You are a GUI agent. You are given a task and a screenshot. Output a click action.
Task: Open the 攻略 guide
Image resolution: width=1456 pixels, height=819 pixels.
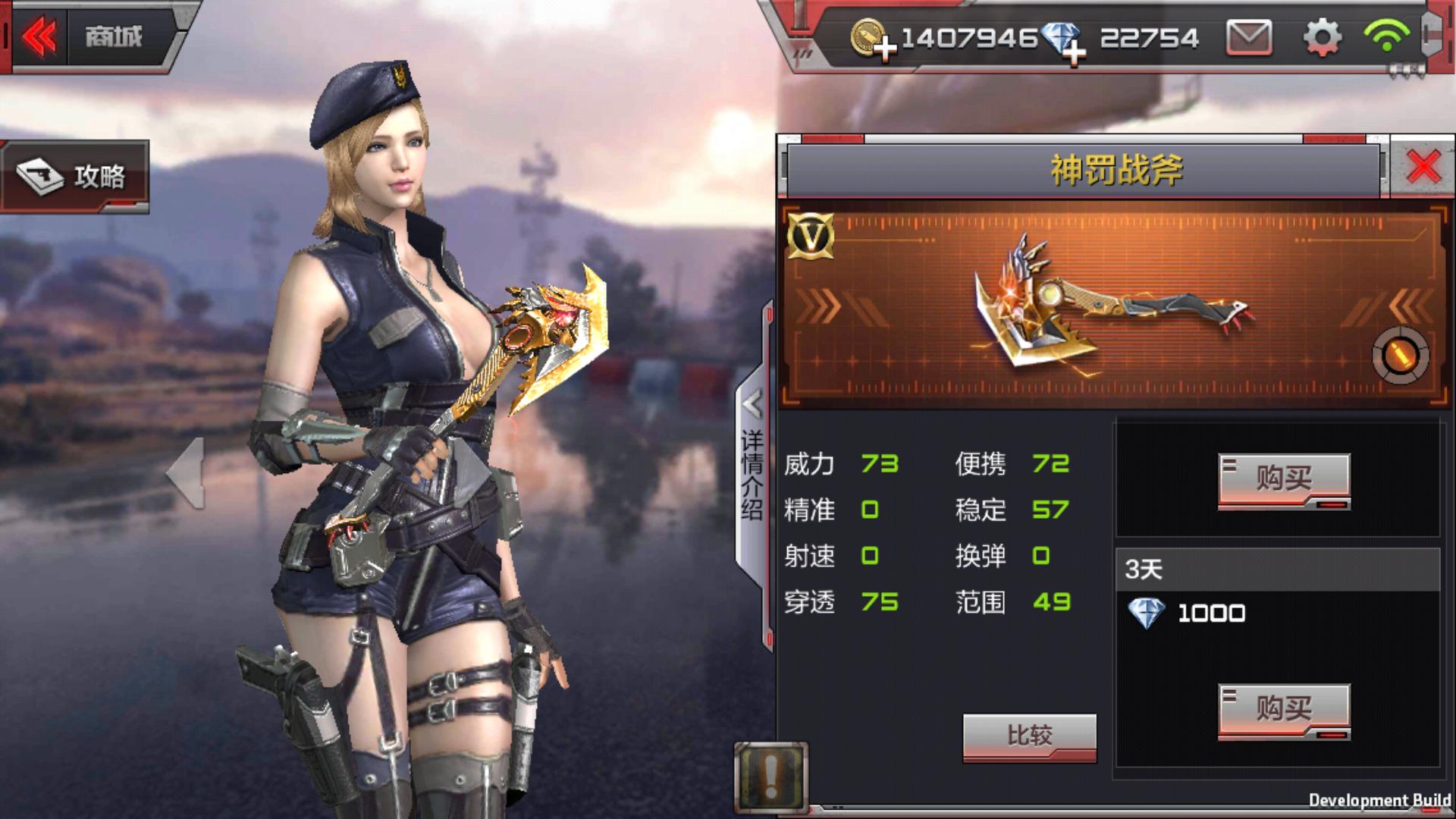click(x=74, y=177)
